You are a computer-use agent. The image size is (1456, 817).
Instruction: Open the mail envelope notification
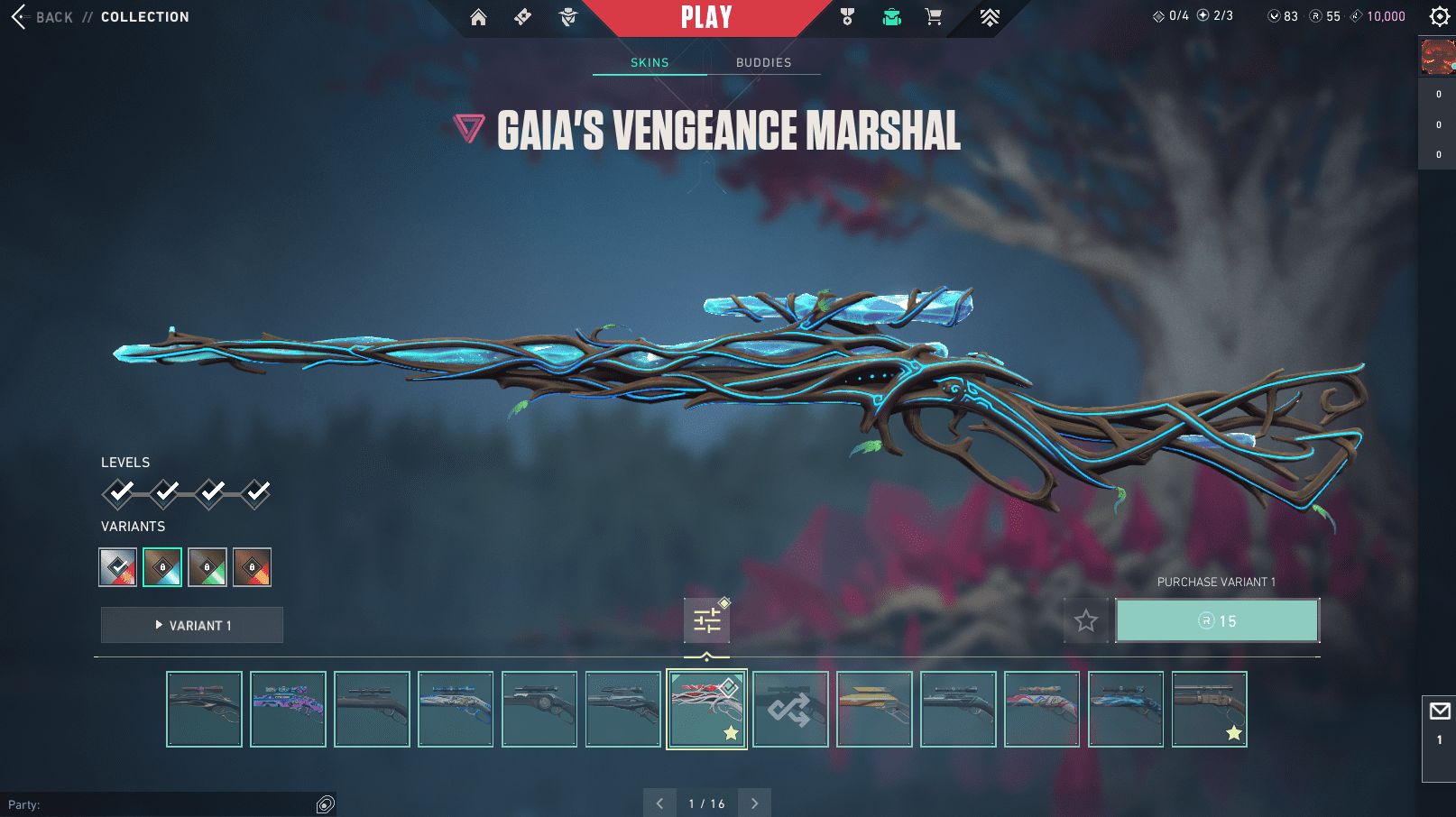pos(1439,712)
